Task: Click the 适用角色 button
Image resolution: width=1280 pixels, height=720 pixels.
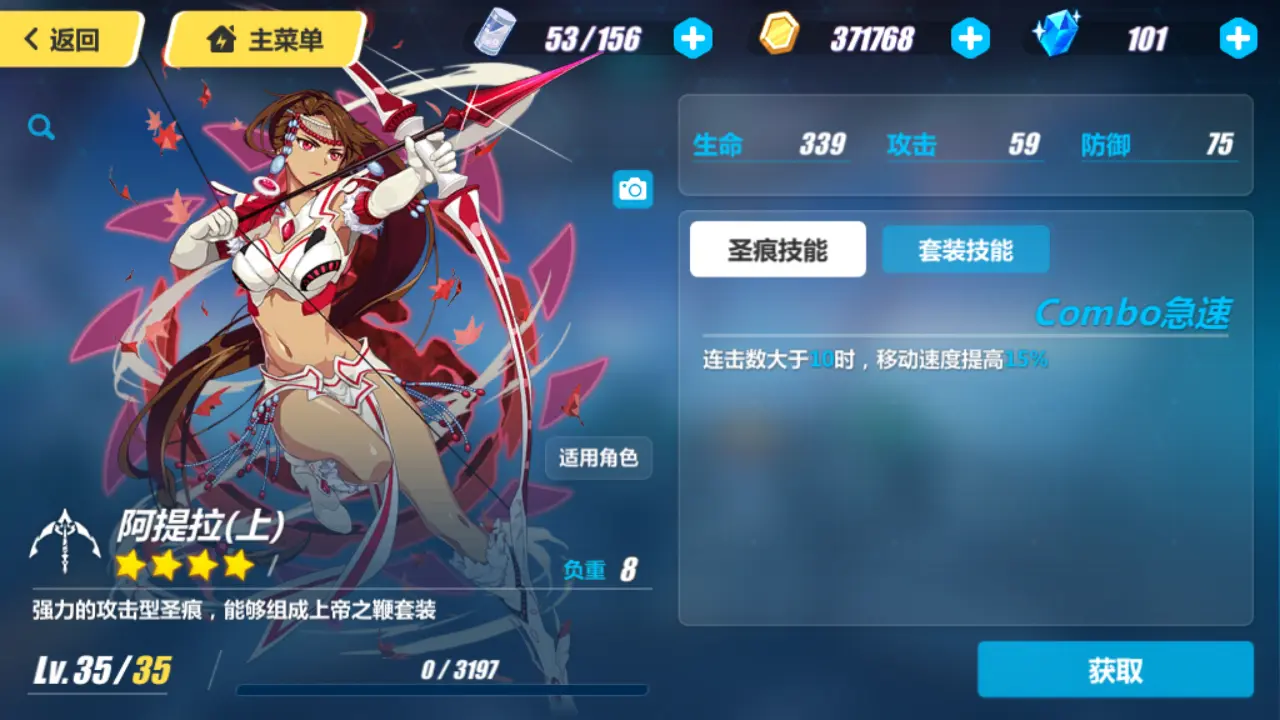Action: pyautogui.click(x=598, y=458)
